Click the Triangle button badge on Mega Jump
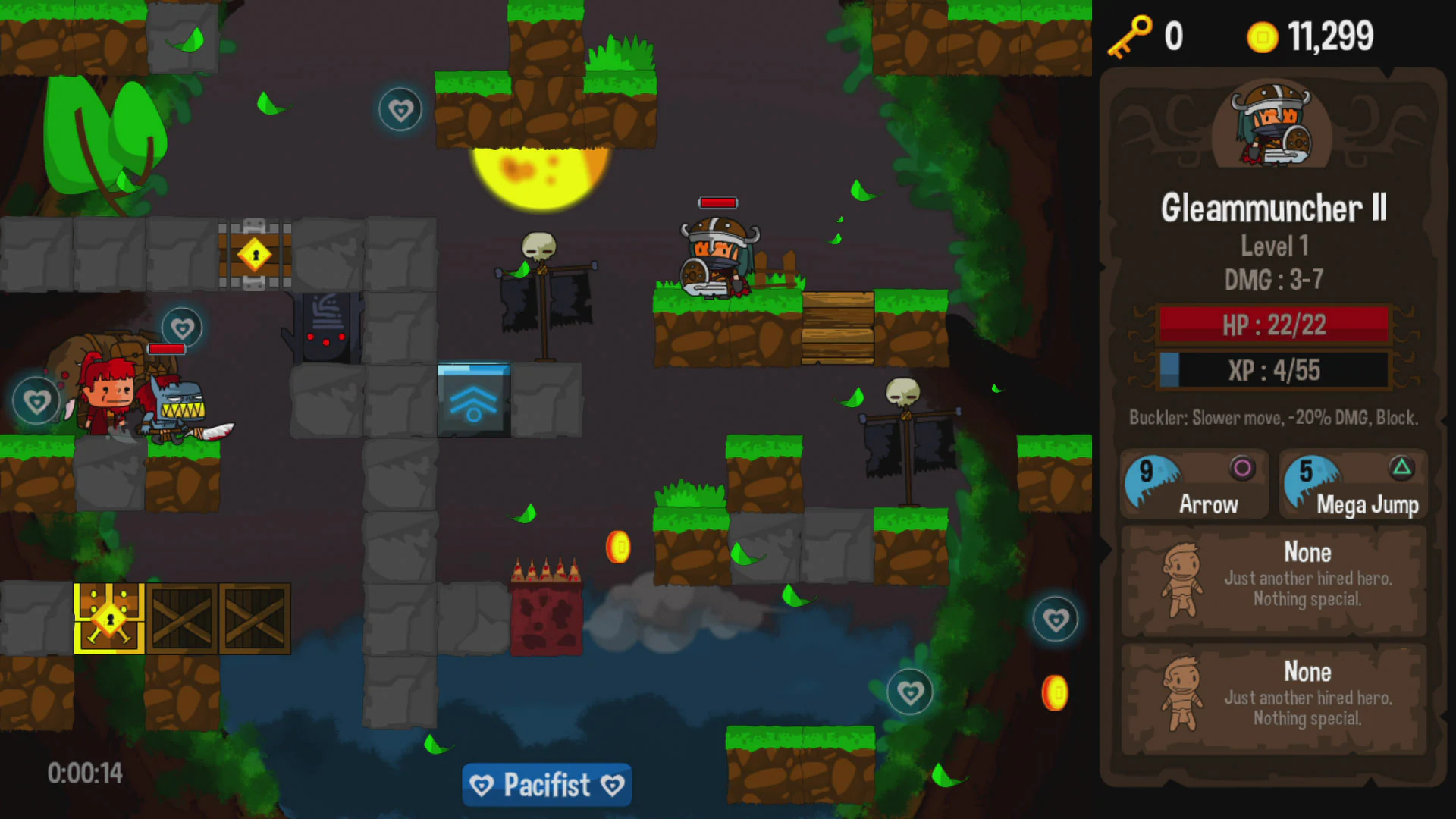Image resolution: width=1456 pixels, height=819 pixels. click(x=1403, y=466)
